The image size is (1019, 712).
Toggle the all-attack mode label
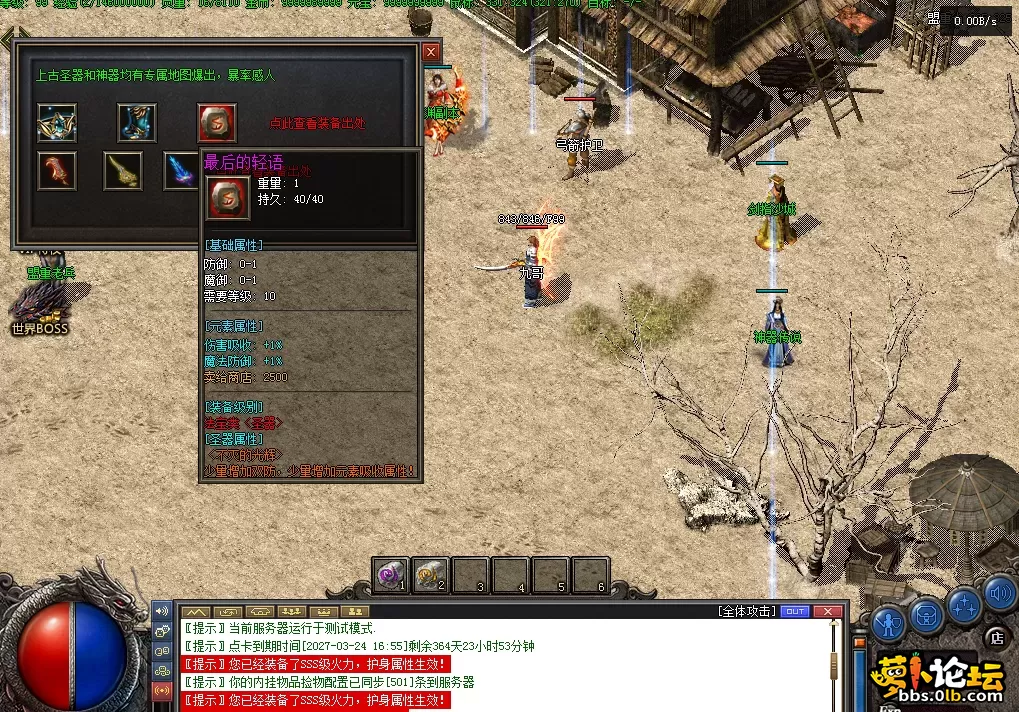(747, 611)
